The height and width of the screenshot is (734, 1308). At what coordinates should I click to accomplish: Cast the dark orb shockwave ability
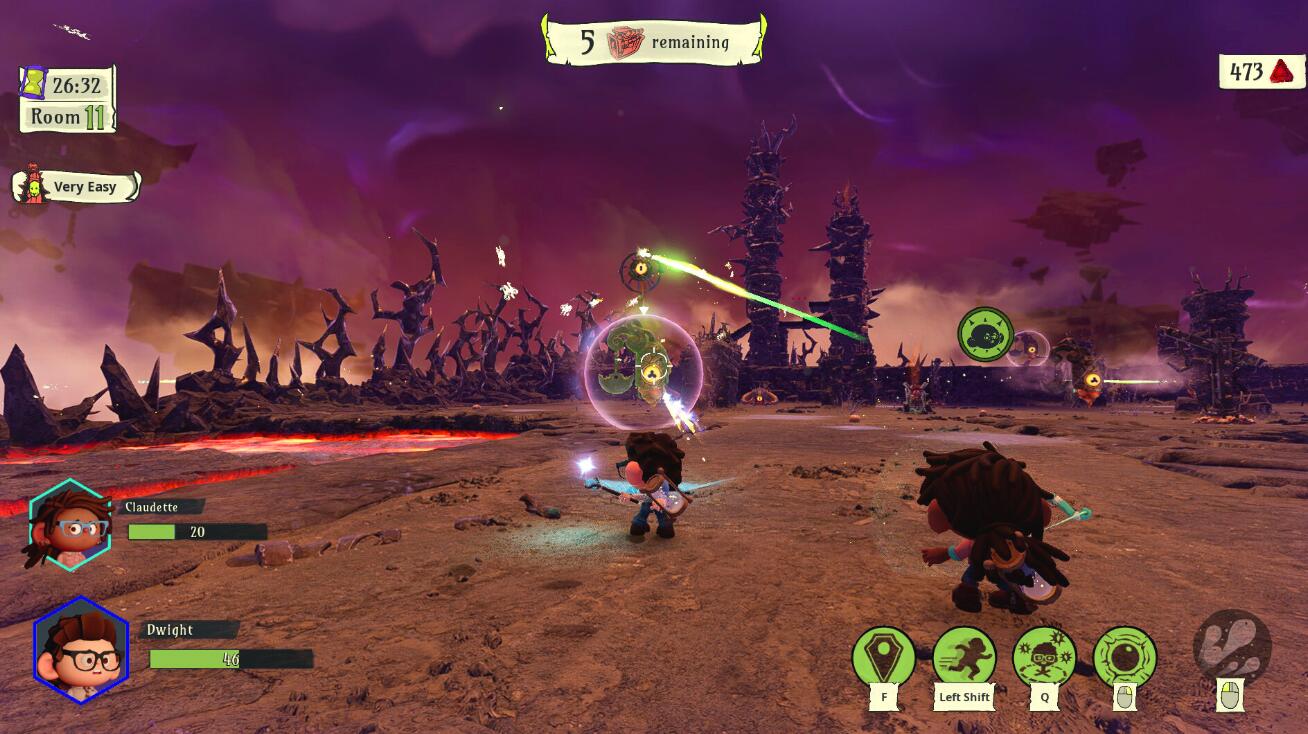tap(1125, 657)
